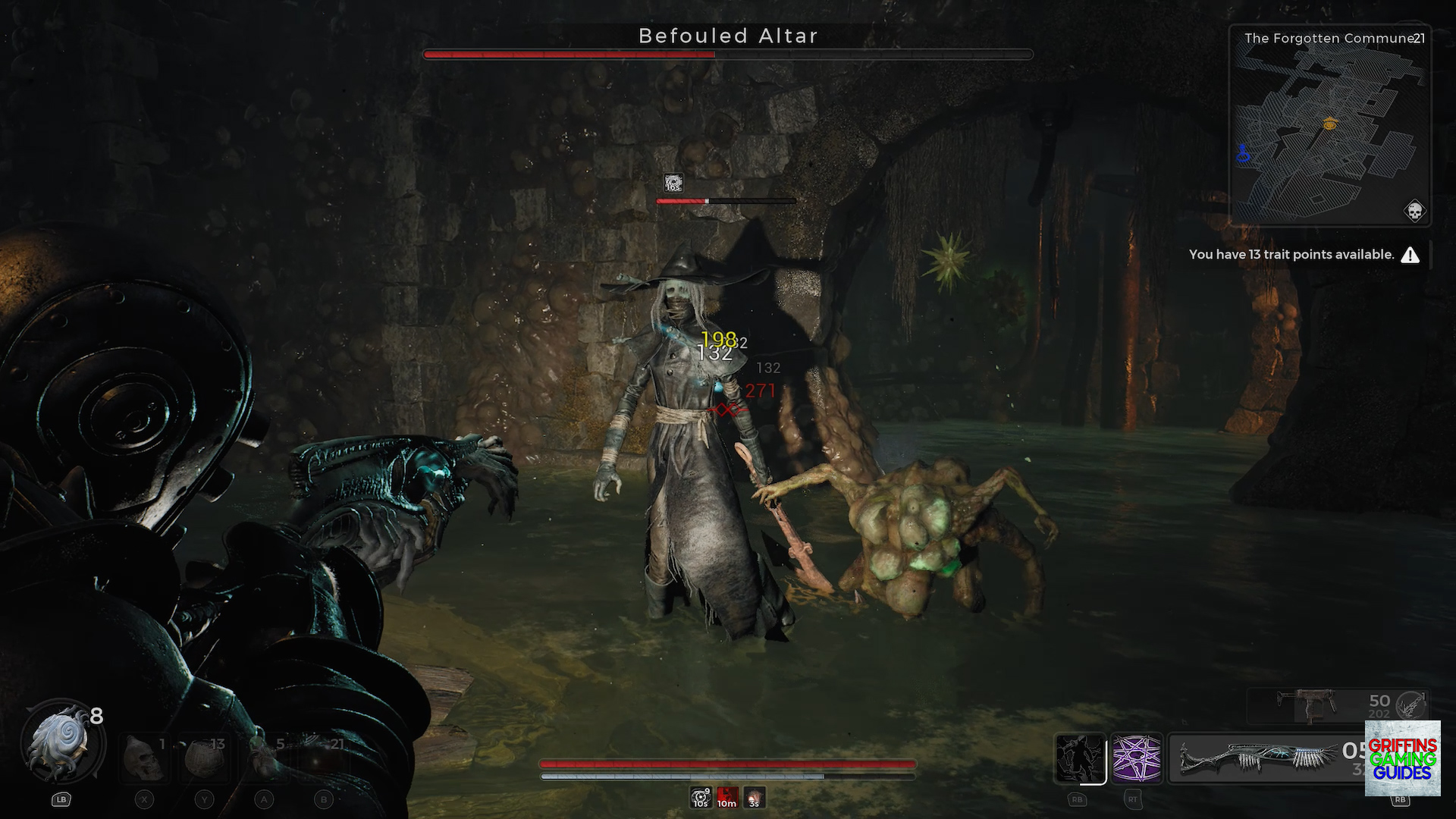1456x819 pixels.
Task: Activate the dark figure archetype skill
Action: (x=1080, y=758)
